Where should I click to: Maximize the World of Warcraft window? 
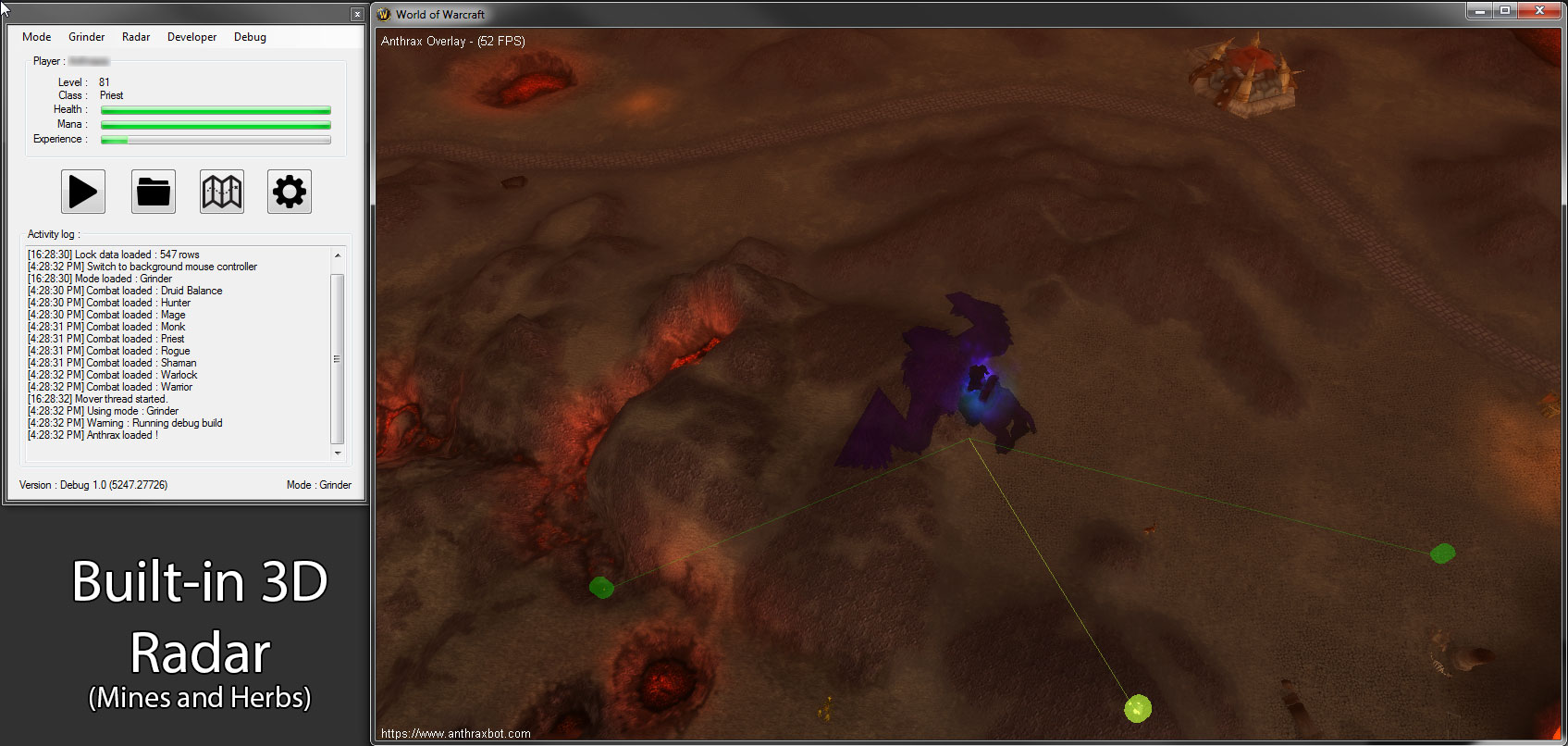tap(1505, 10)
